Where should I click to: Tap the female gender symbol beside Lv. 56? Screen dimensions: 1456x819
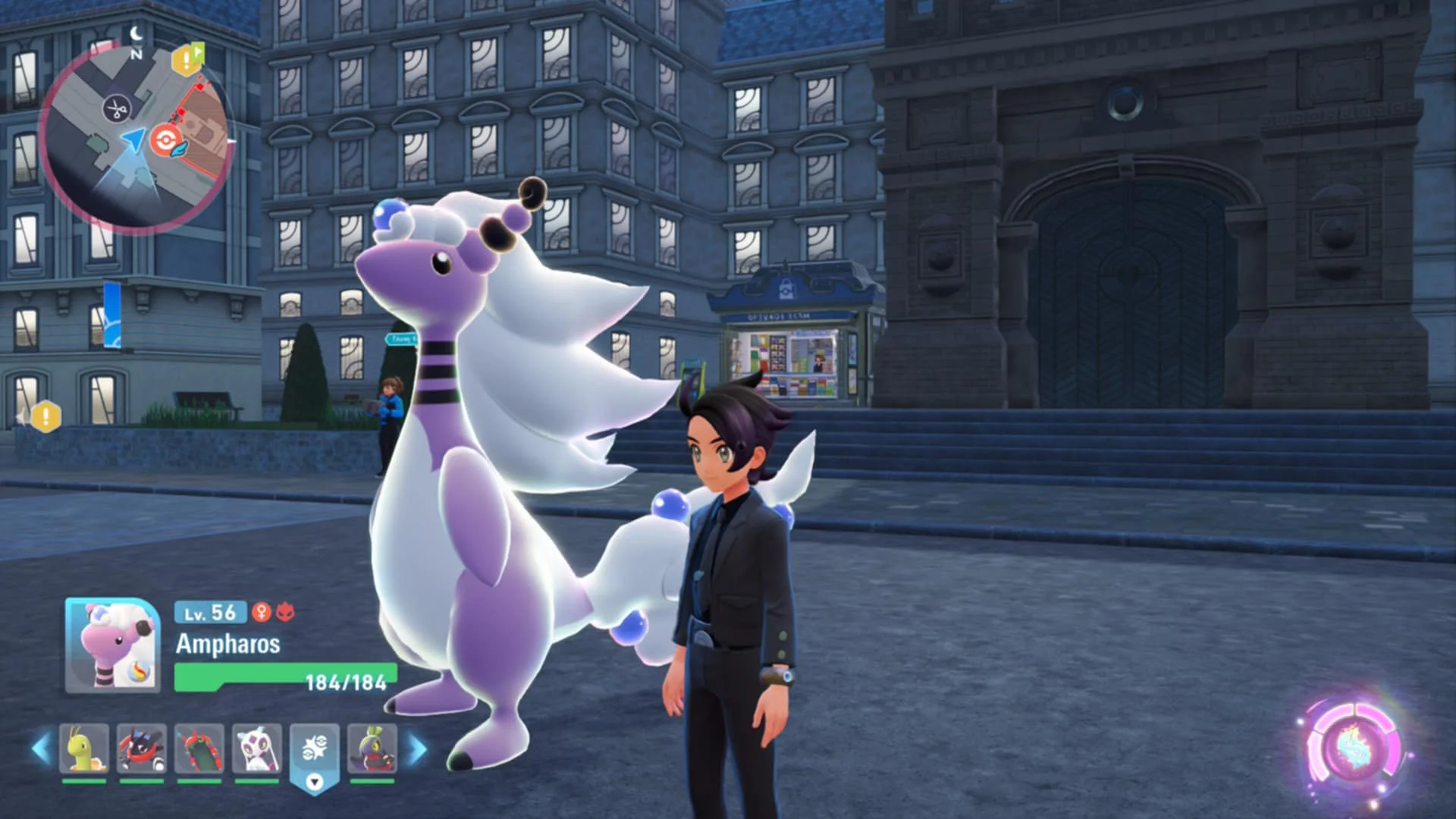pyautogui.click(x=261, y=613)
